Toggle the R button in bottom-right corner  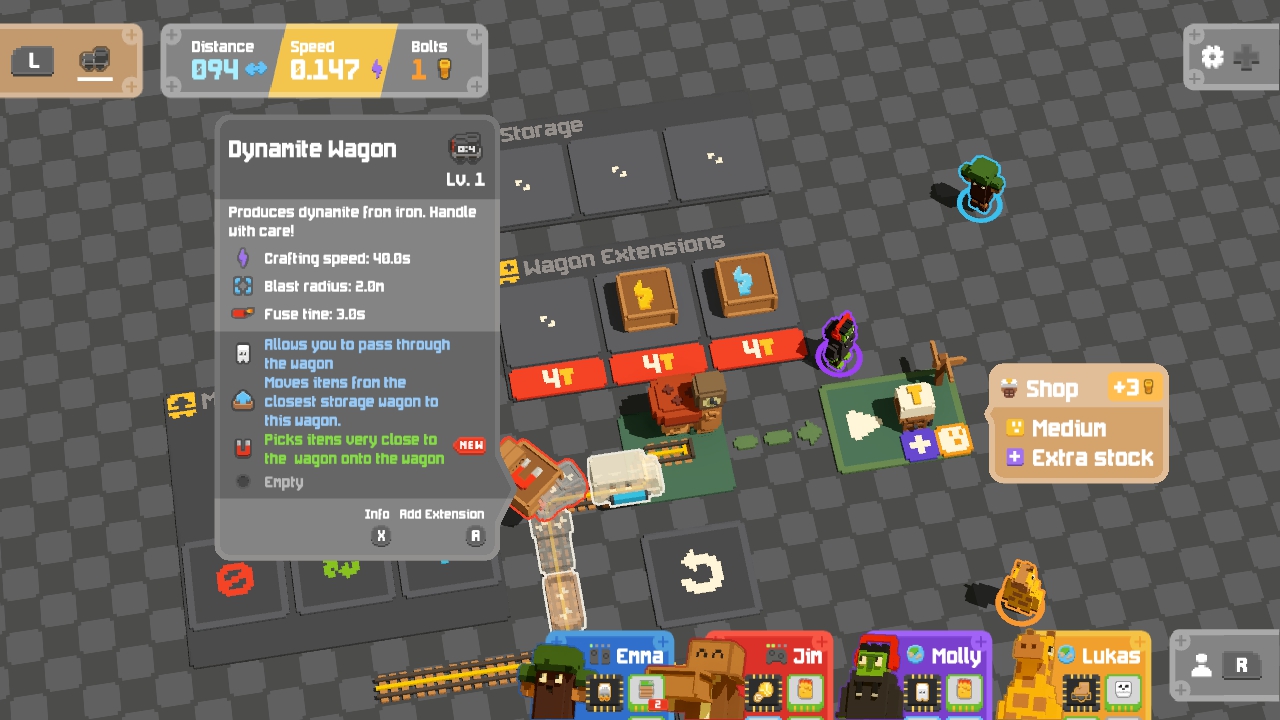pyautogui.click(x=1243, y=663)
